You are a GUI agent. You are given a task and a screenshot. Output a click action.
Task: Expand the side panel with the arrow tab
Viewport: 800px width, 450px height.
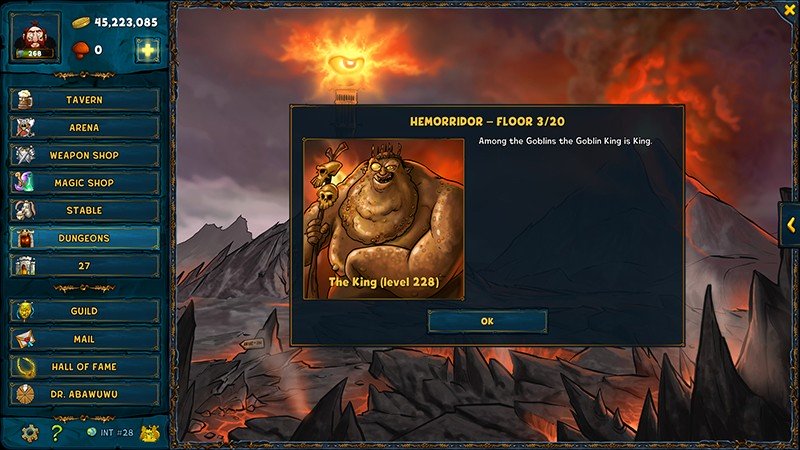(789, 225)
